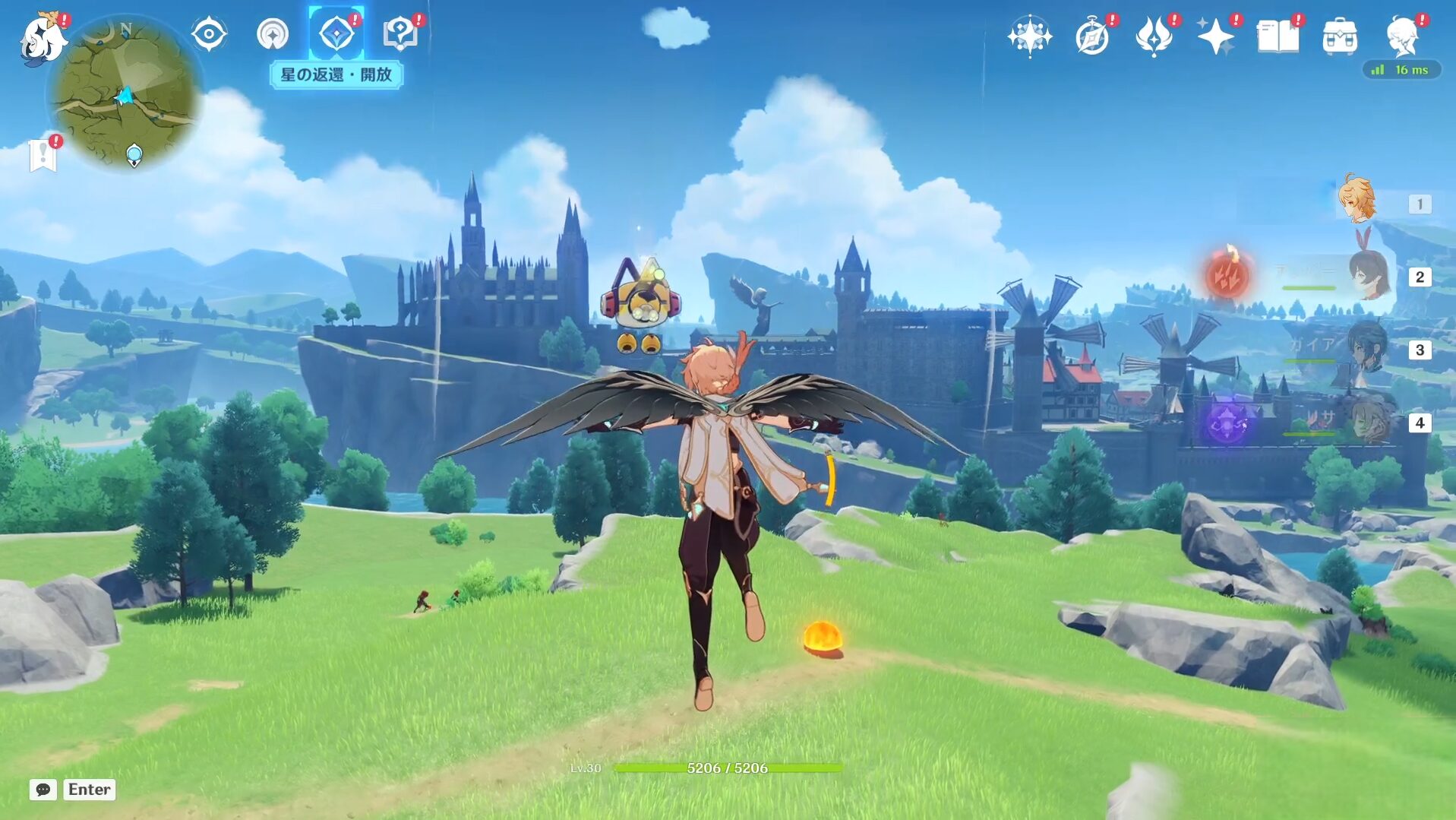Open the highlighted diamond event icon
The width and height of the screenshot is (1456, 820).
[336, 35]
